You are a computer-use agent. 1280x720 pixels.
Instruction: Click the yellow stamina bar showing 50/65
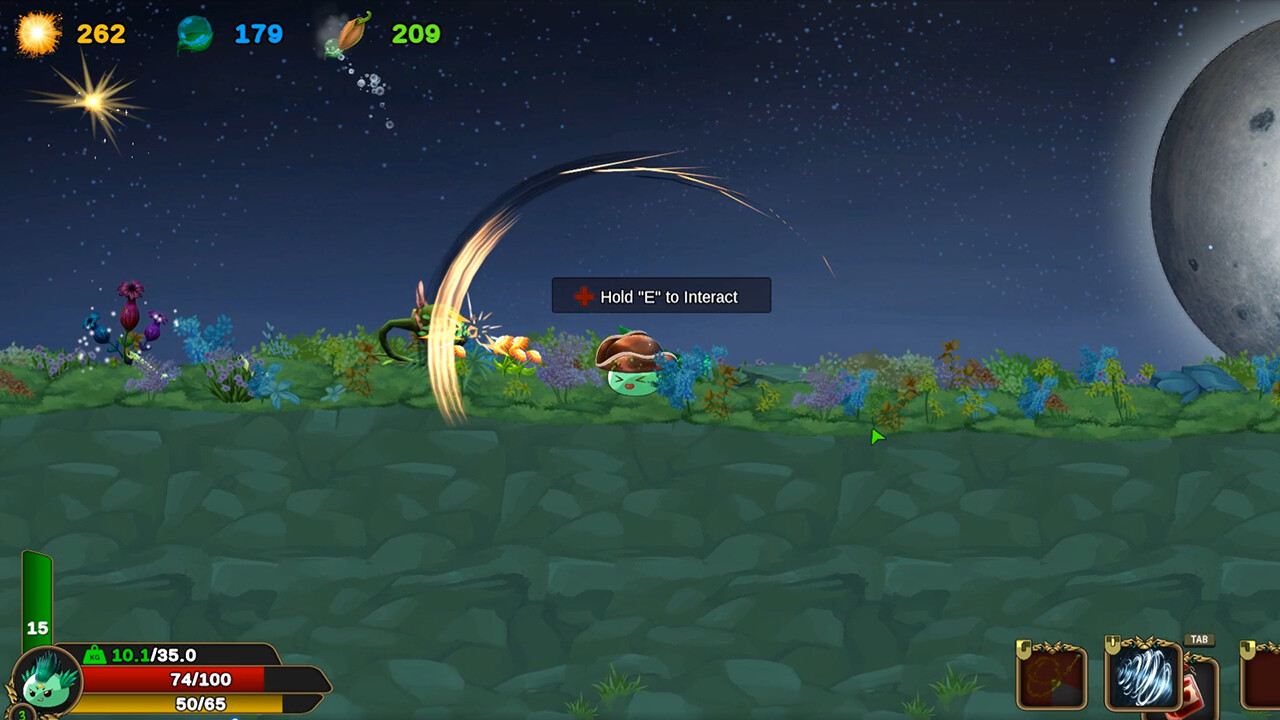(200, 705)
